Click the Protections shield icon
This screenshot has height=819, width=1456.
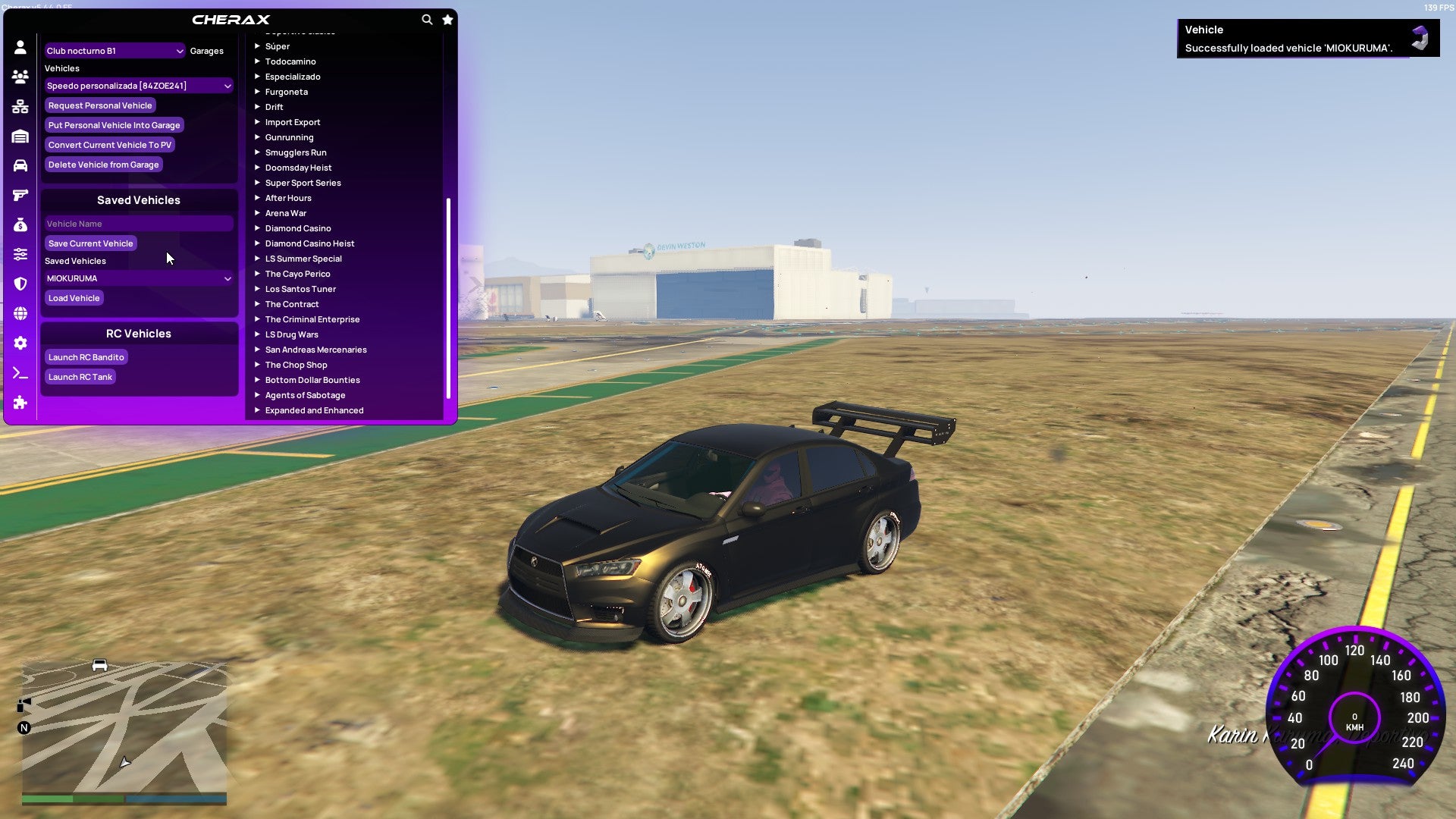click(20, 283)
